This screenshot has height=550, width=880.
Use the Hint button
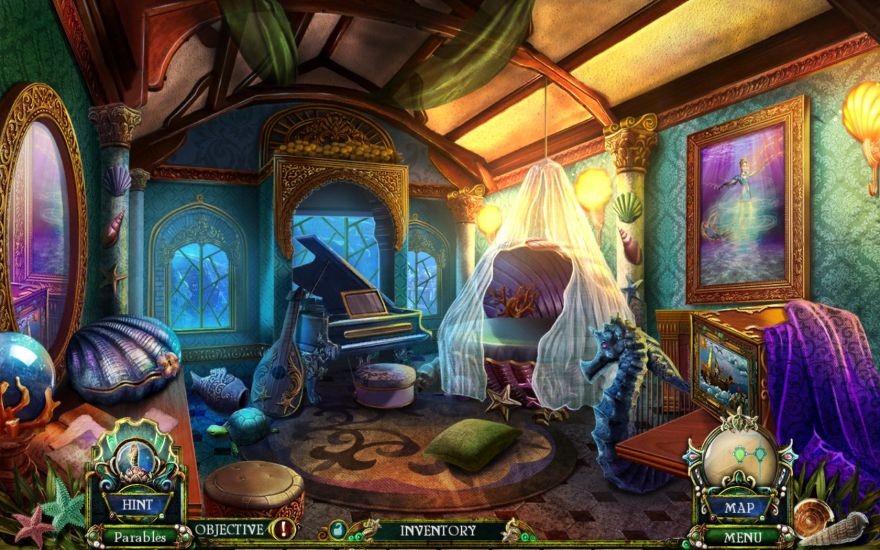tap(137, 504)
